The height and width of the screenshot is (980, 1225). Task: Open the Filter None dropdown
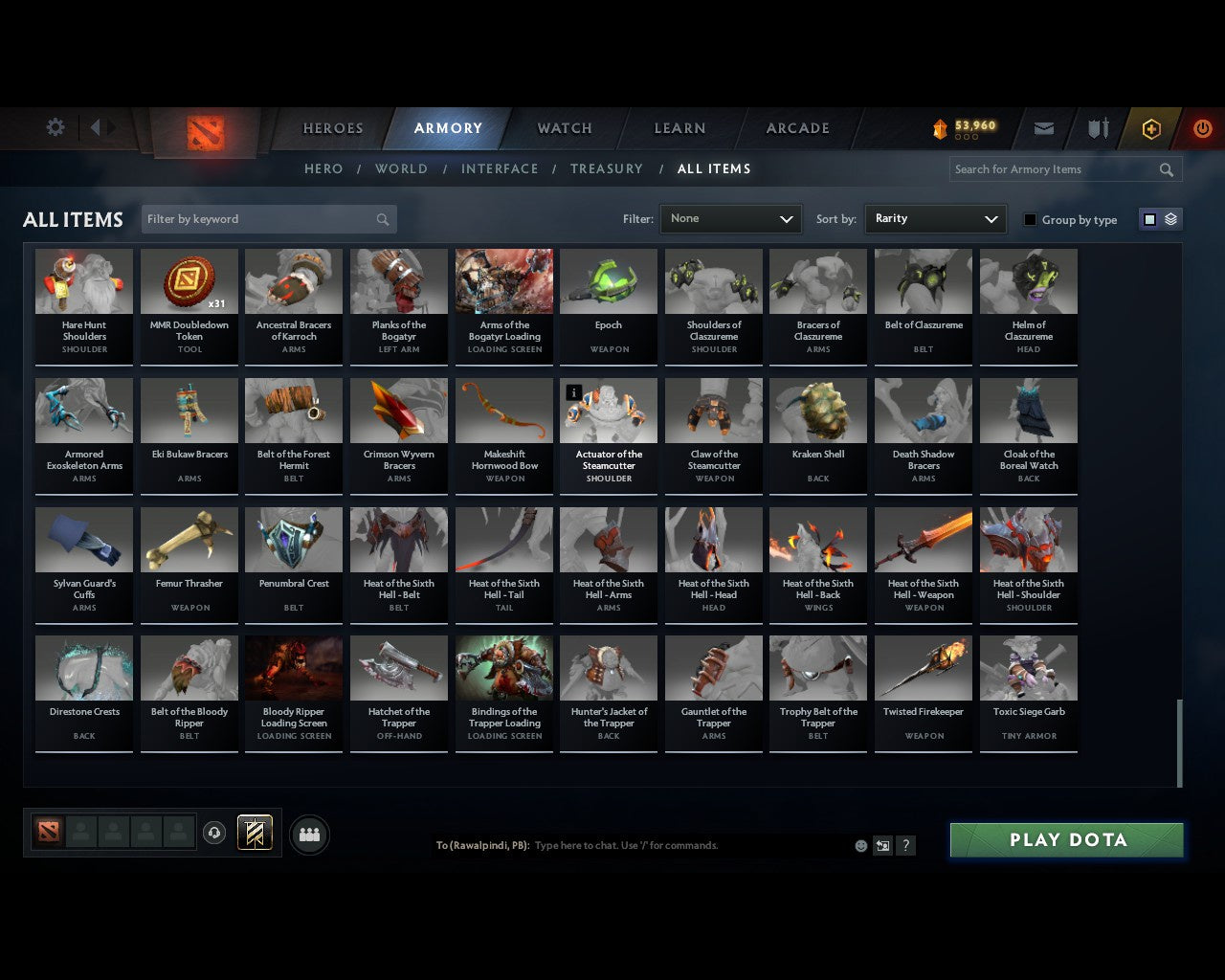click(730, 218)
